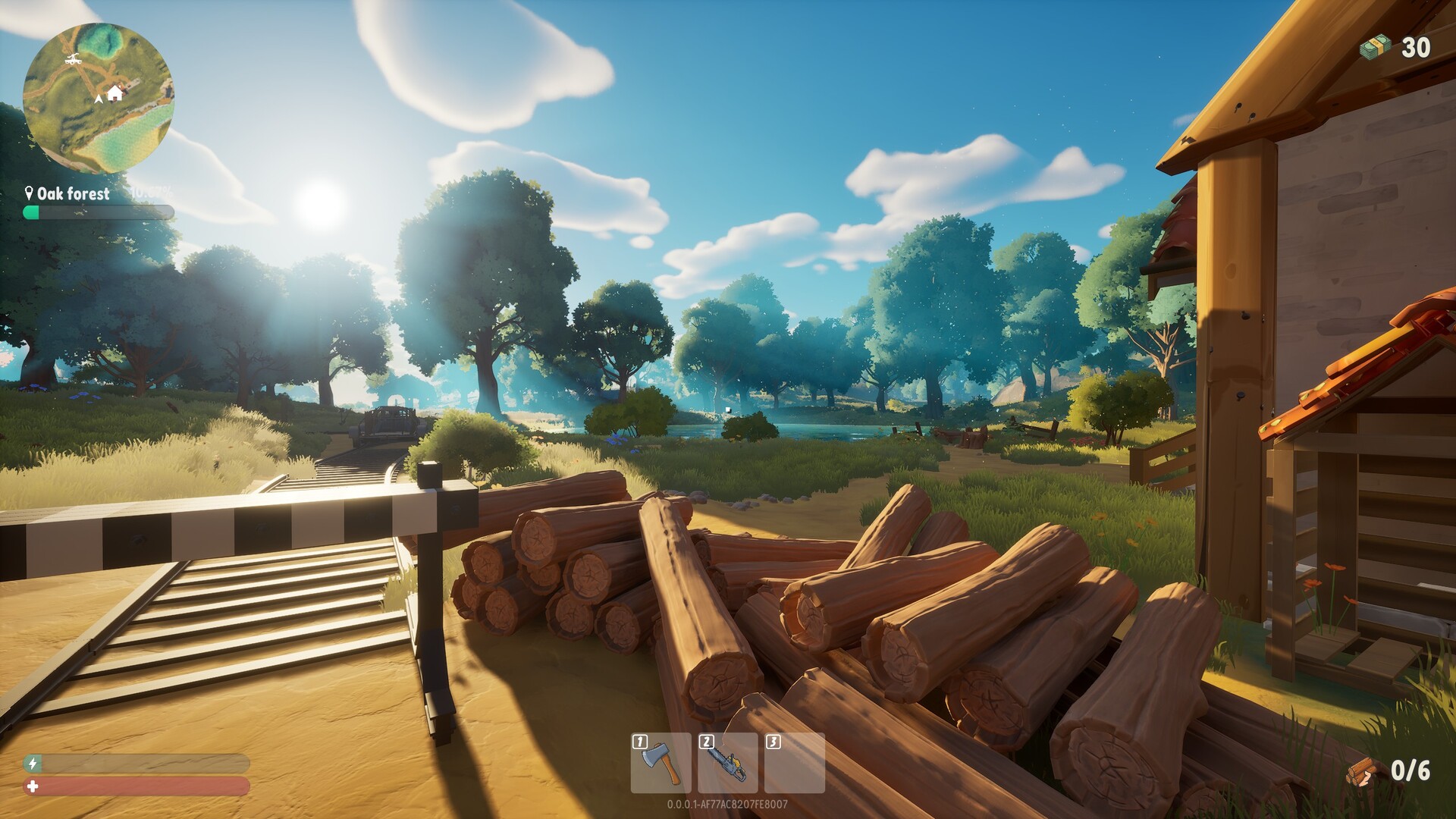Click the Oak forest location label
This screenshot has height=819, width=1456.
pos(73,193)
